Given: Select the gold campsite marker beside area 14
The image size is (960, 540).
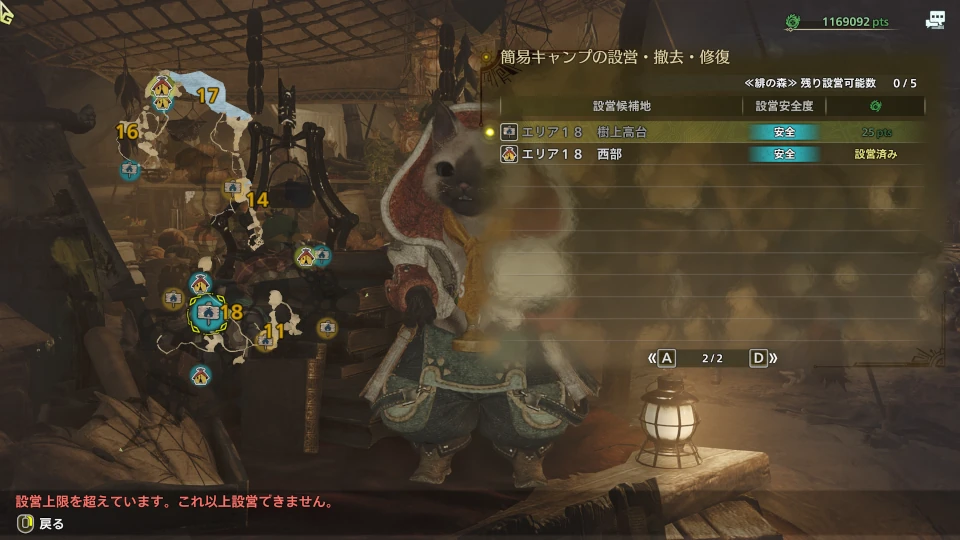Looking at the screenshot, I should click(233, 187).
